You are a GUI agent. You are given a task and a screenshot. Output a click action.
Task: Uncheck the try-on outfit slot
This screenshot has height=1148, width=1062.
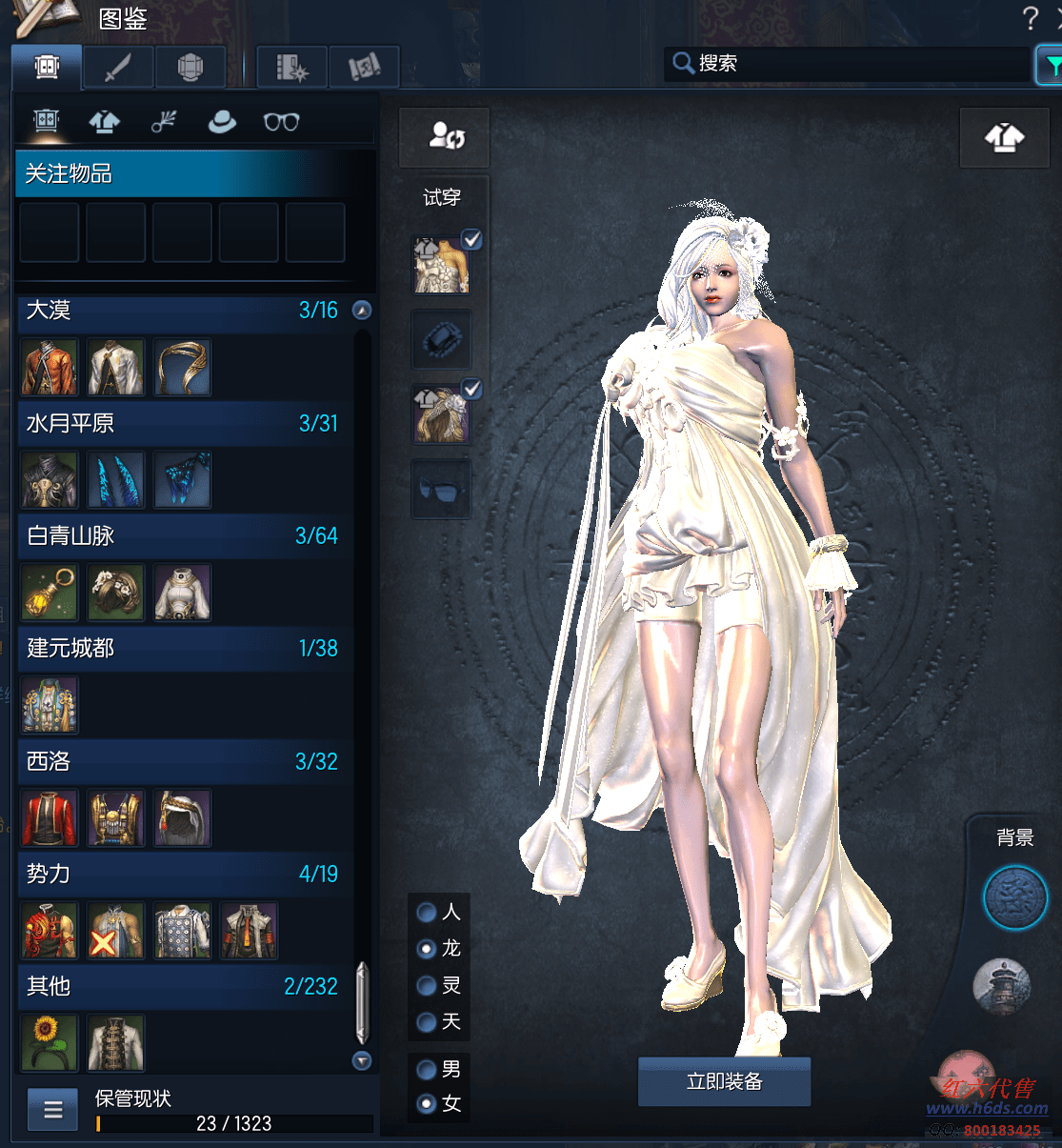pyautogui.click(x=471, y=239)
